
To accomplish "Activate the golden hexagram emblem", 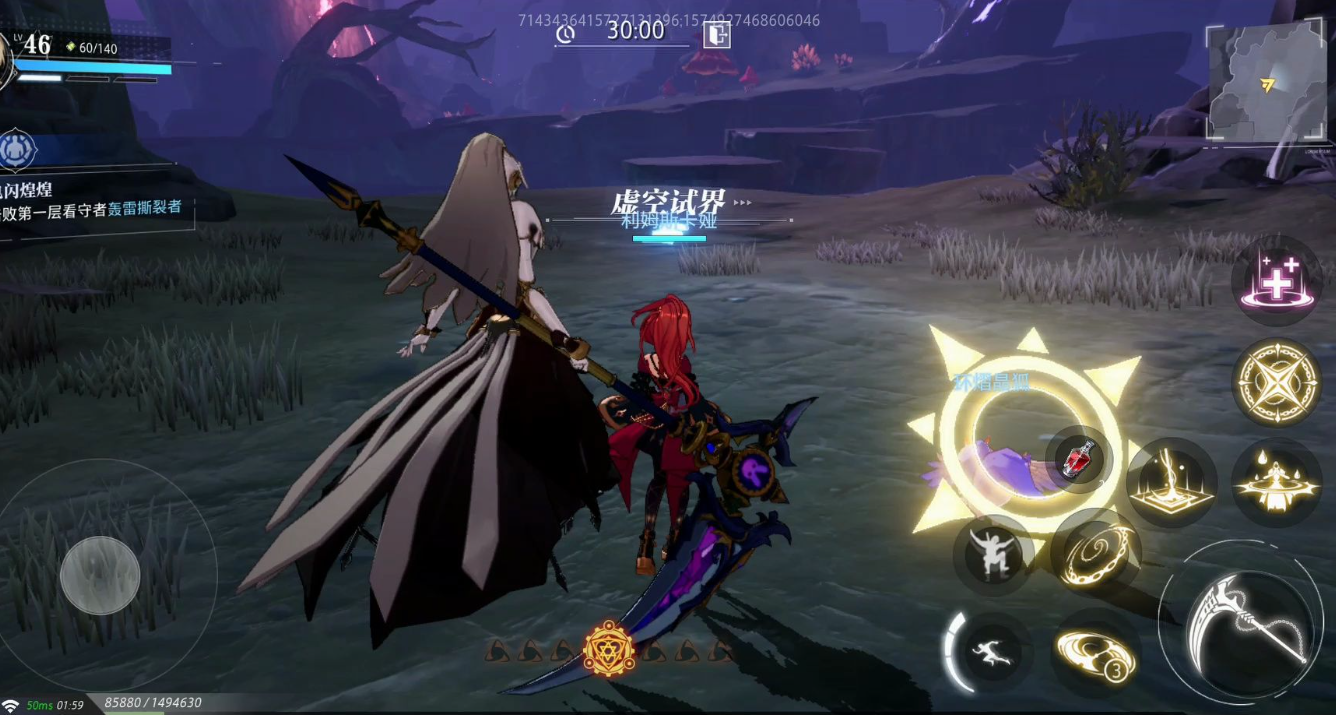I will point(607,650).
